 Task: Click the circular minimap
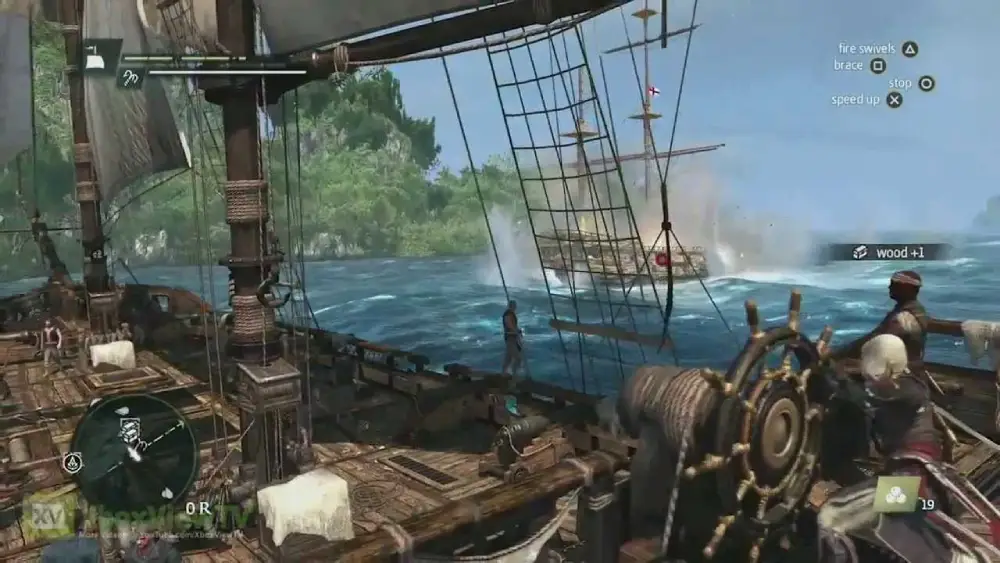click(134, 450)
